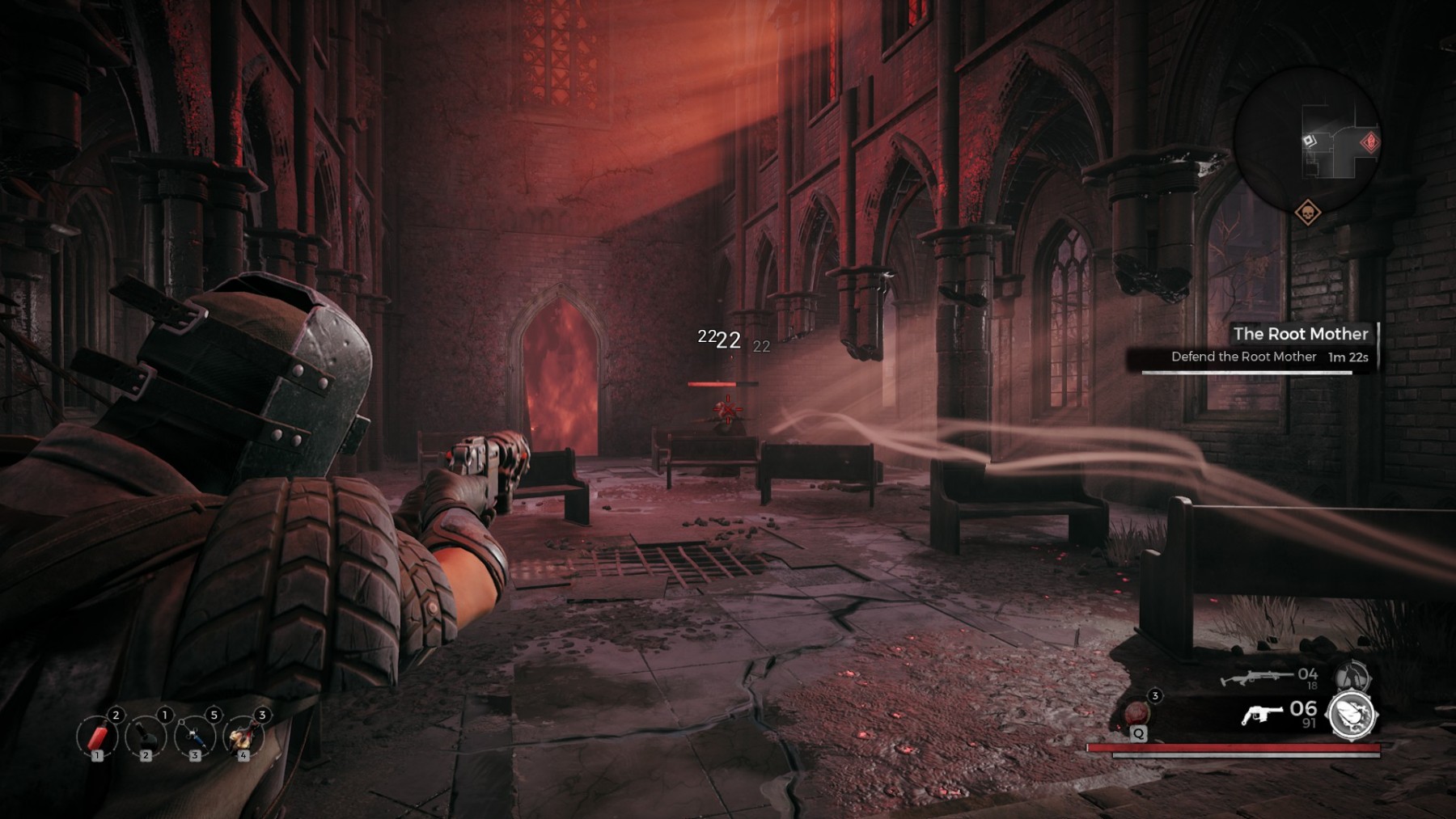This screenshot has width=1456, height=819.
Task: Open The Root Mother objective tracker
Action: 1300,334
